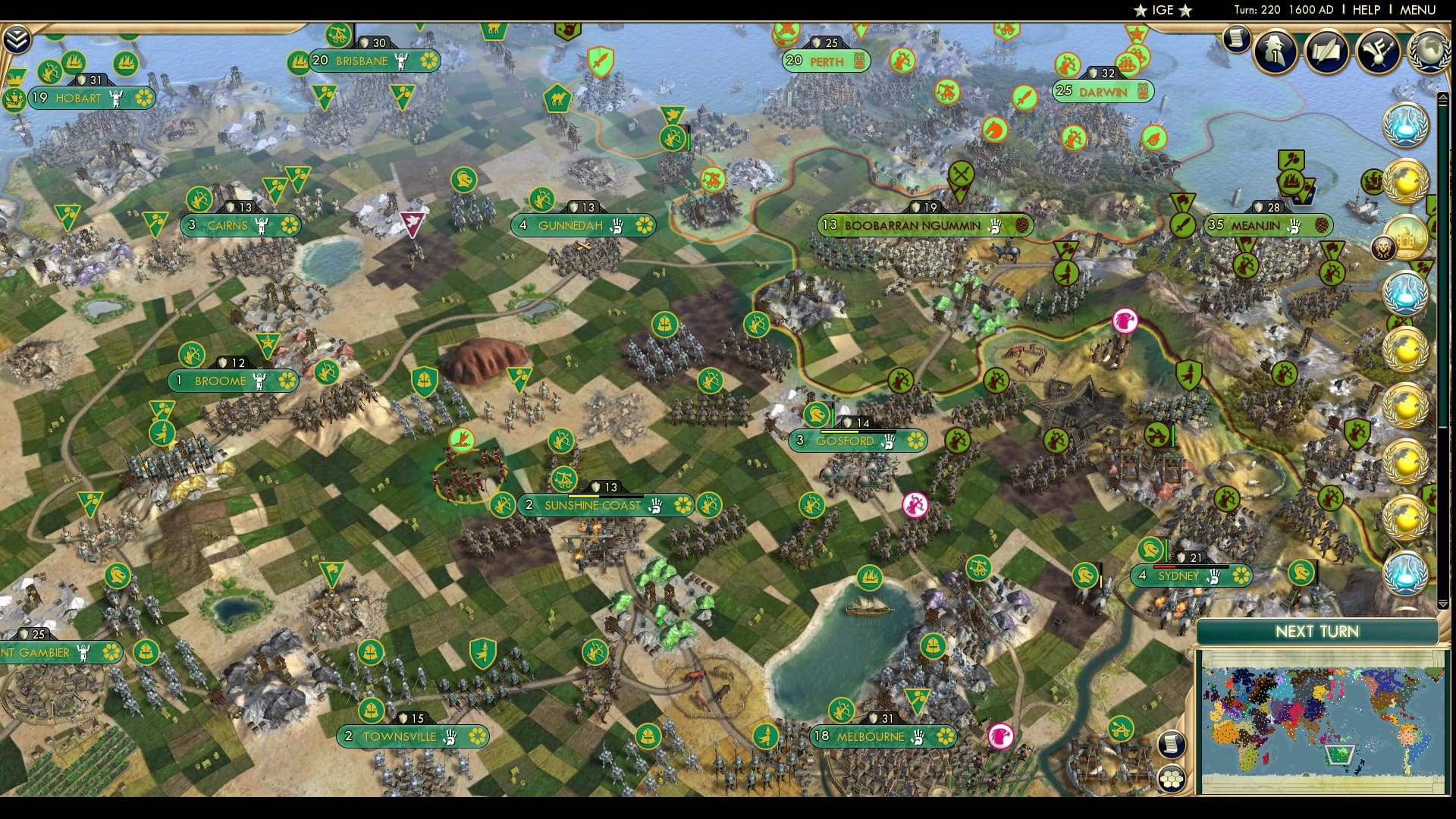Screen dimensions: 1456x819
Task: Open the Diplomacy globe overview
Action: (1430, 52)
